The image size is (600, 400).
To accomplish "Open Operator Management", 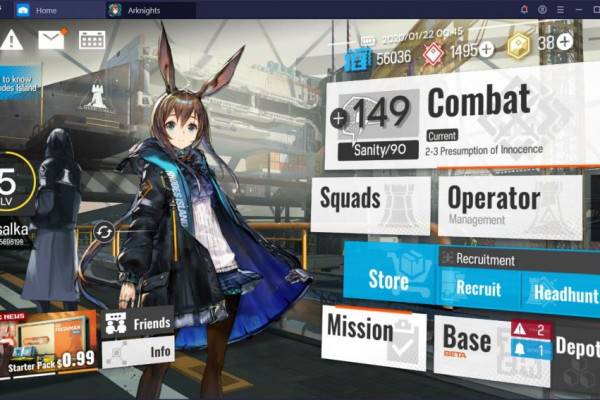I will point(508,205).
